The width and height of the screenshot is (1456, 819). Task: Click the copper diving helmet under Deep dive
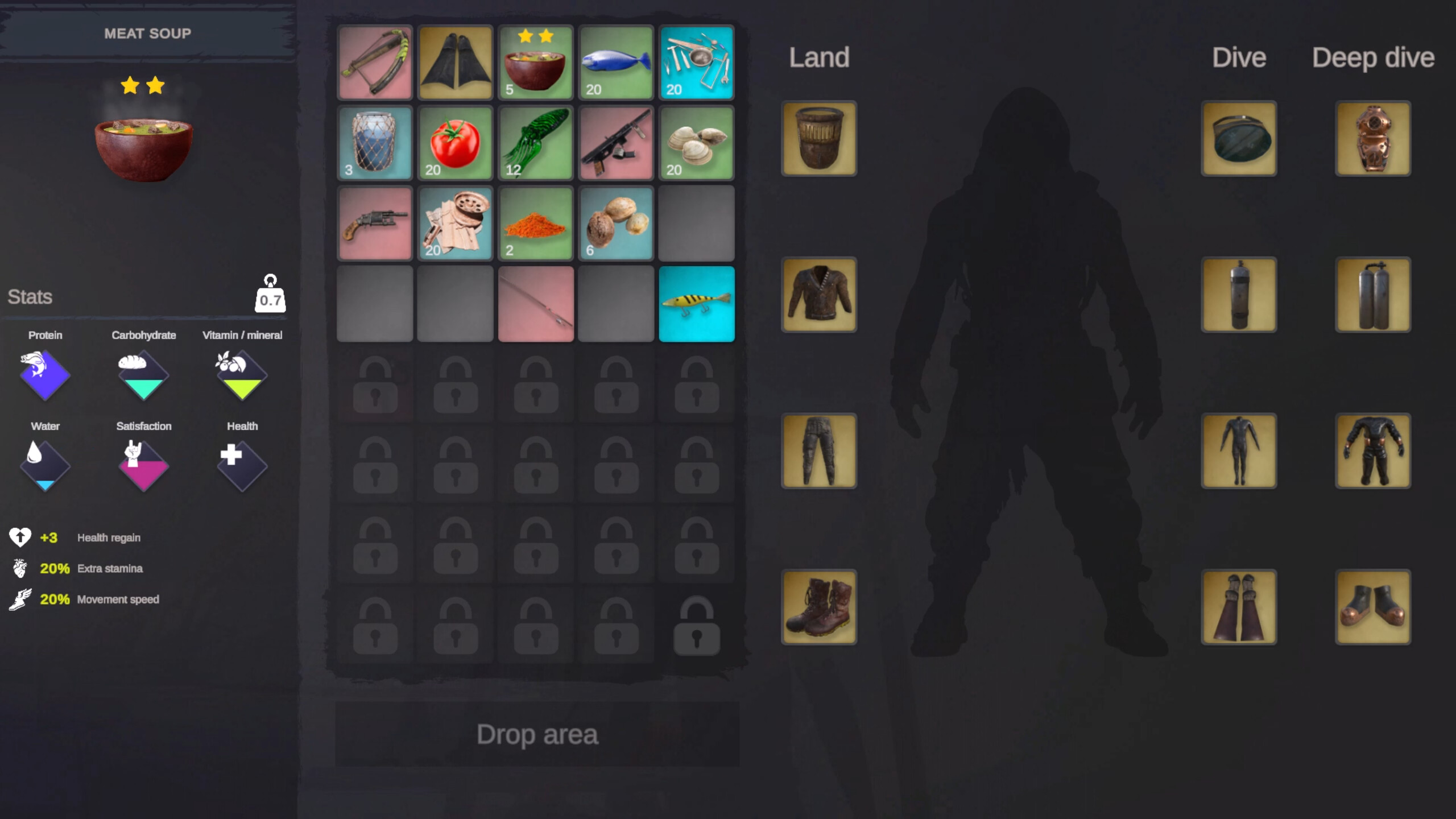tap(1372, 138)
